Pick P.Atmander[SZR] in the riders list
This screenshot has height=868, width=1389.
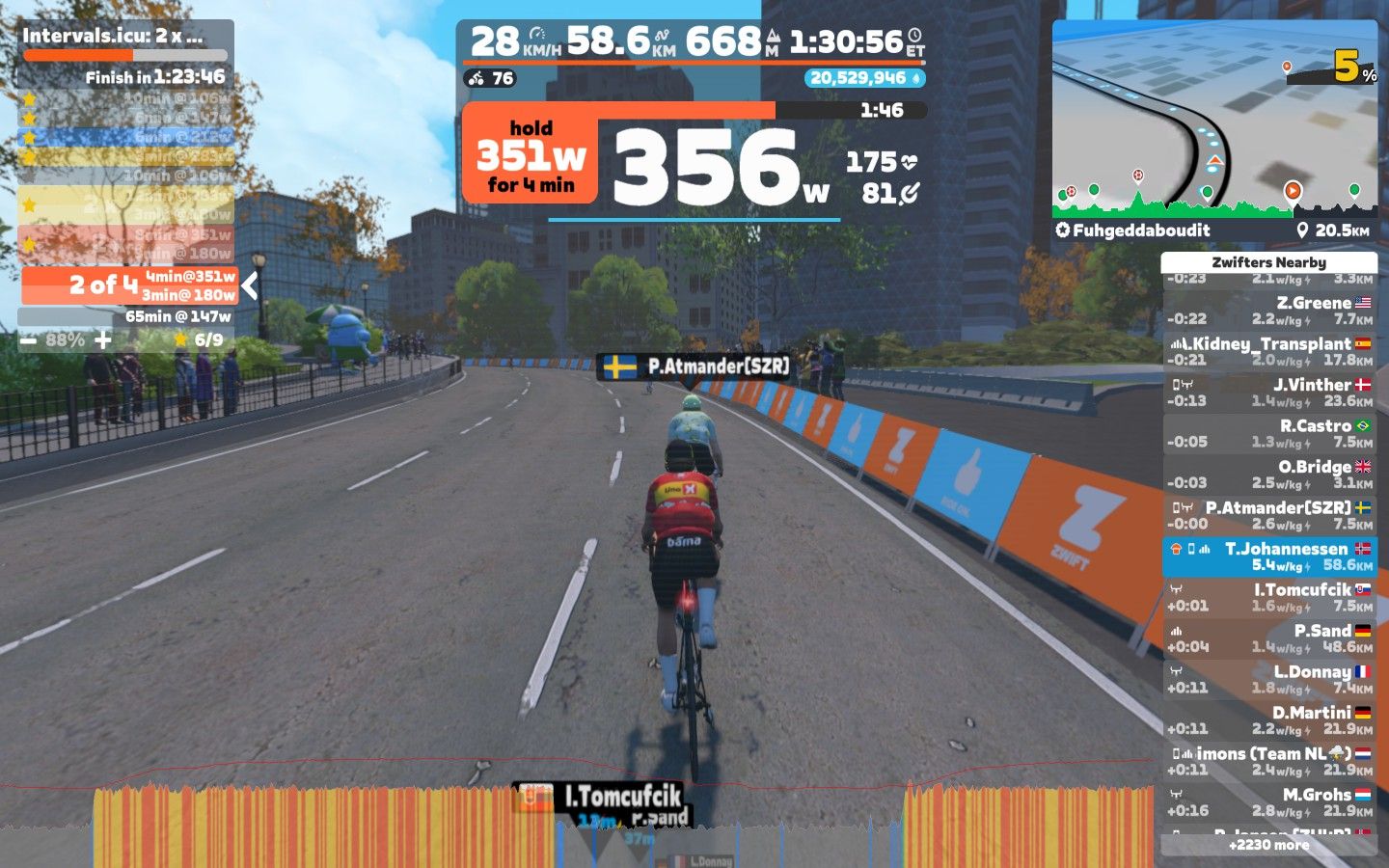1269,515
